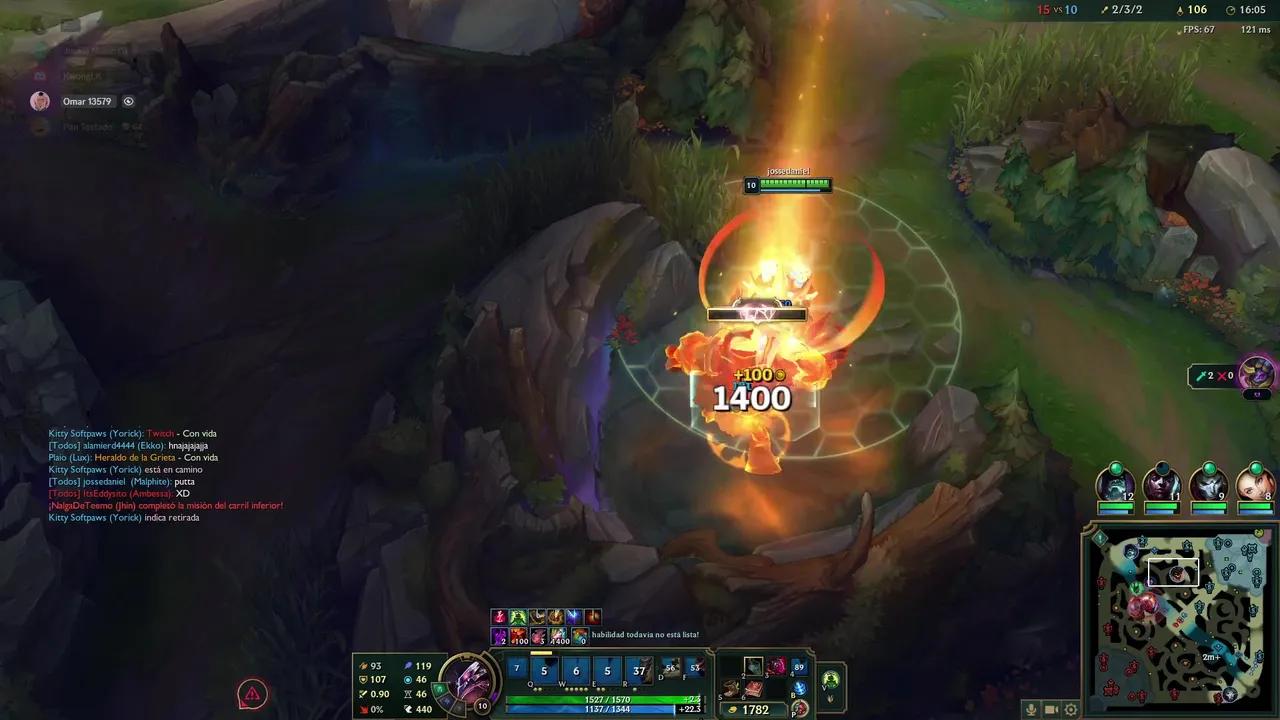The height and width of the screenshot is (720, 1280).
Task: Toggle the microphone mute icon
Action: pyautogui.click(x=1032, y=710)
